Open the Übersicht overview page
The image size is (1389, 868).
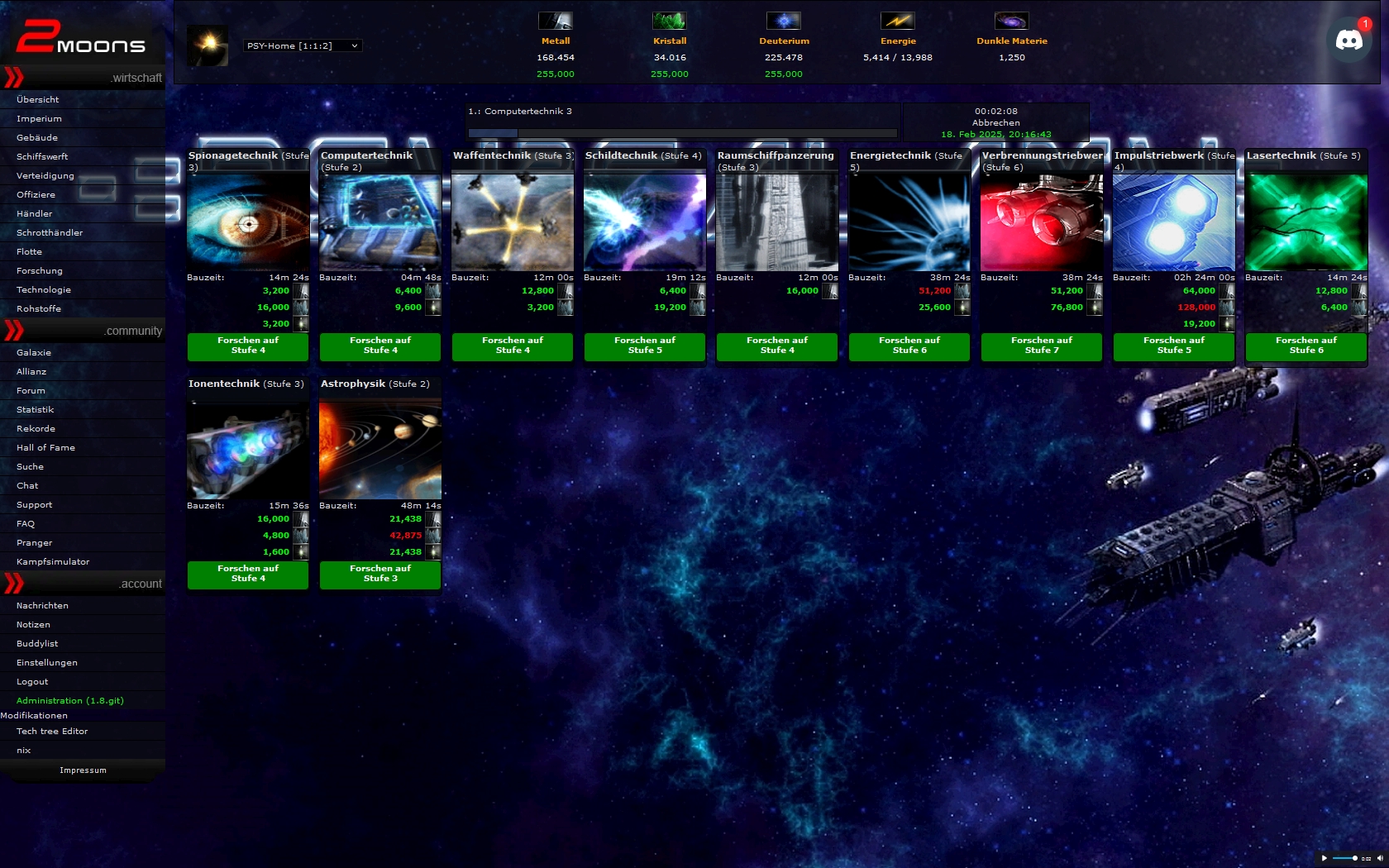point(38,99)
